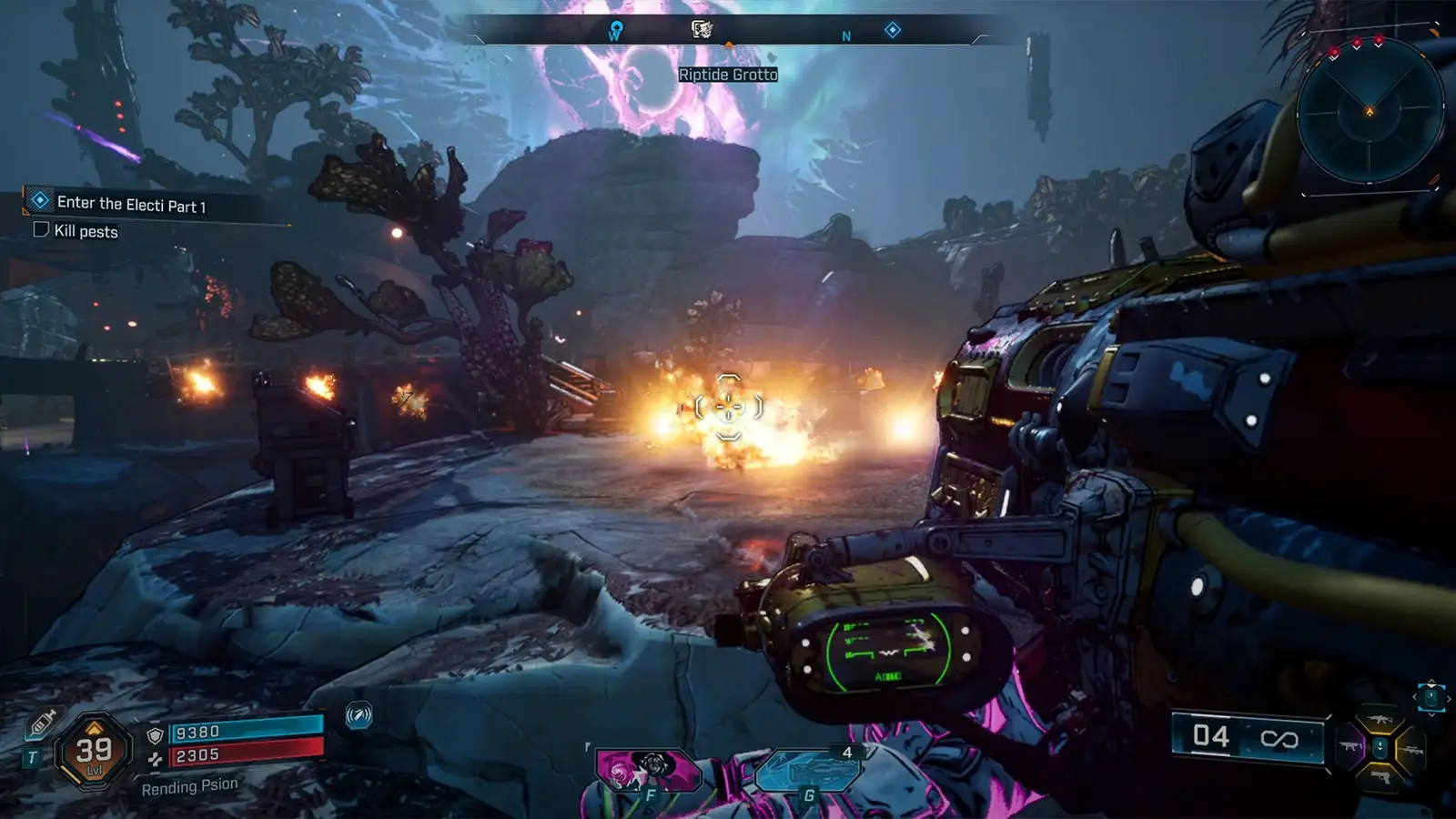Click the Riptide Grotto location label

tap(728, 75)
